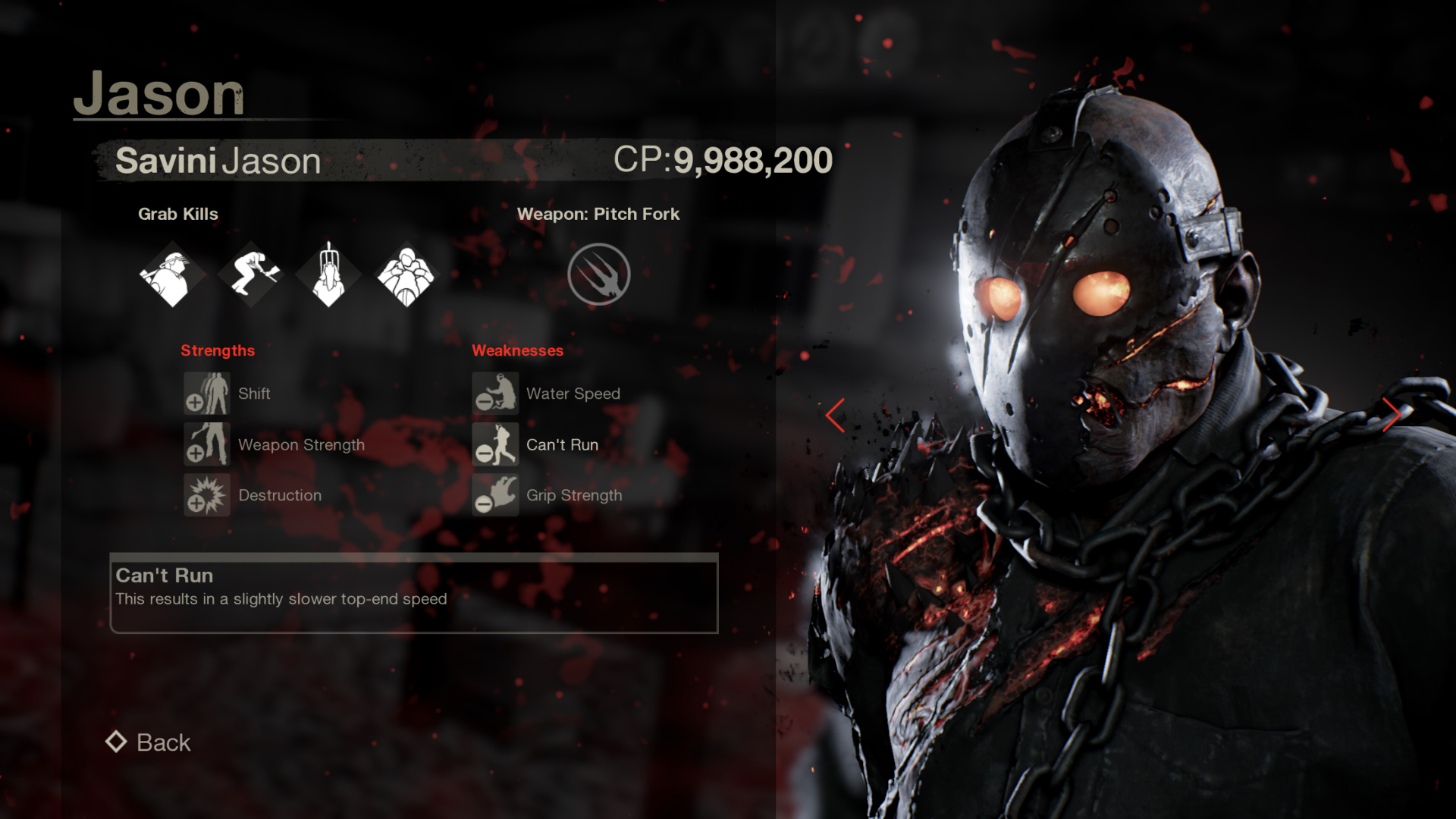Go Back to the previous menu
Screen dimensions: 1456x819
tap(149, 742)
